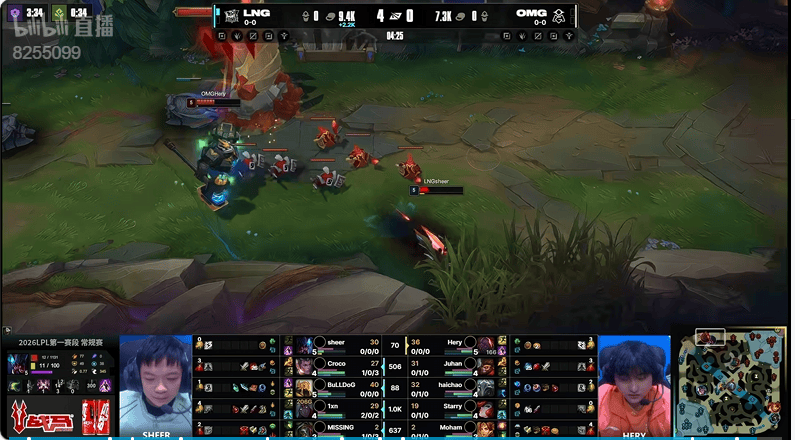The width and height of the screenshot is (795, 440).
Task: Click the minimap in the corner
Action: click(737, 382)
